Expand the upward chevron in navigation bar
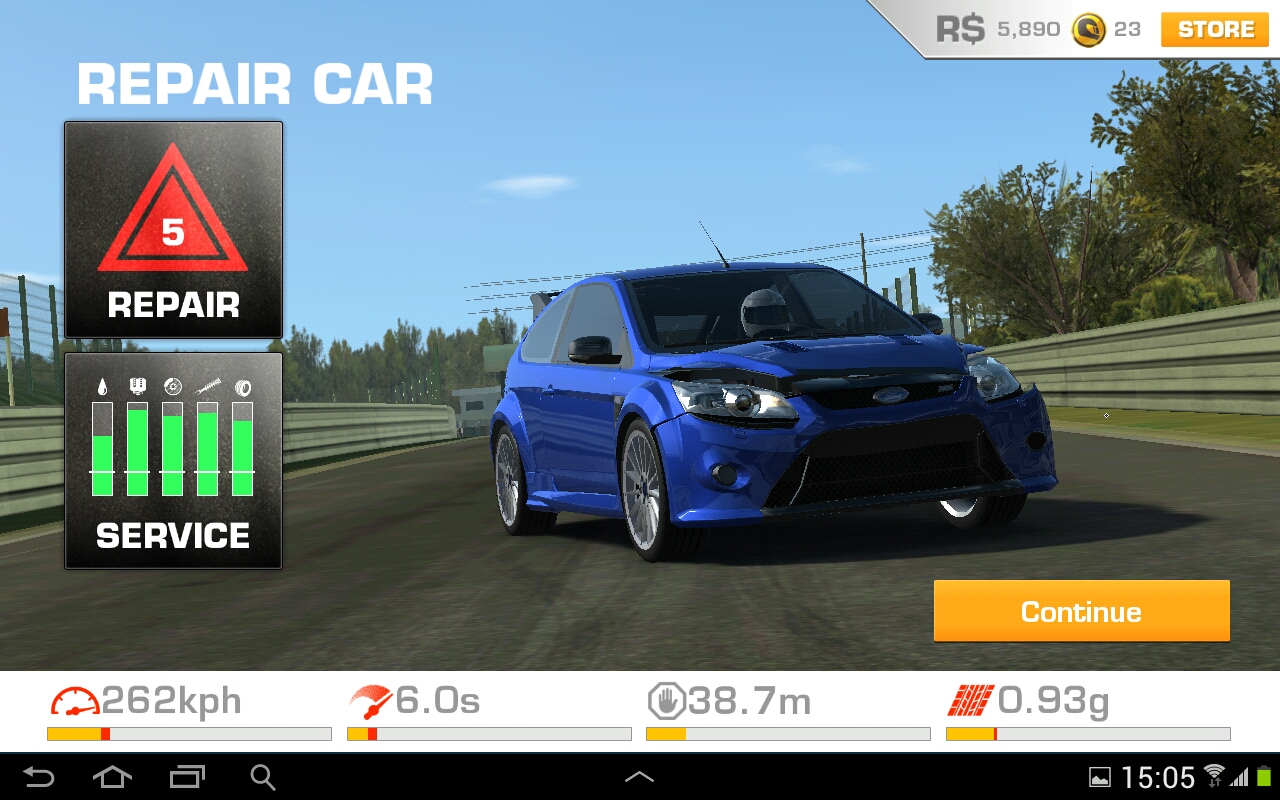This screenshot has width=1280, height=800. tap(639, 777)
